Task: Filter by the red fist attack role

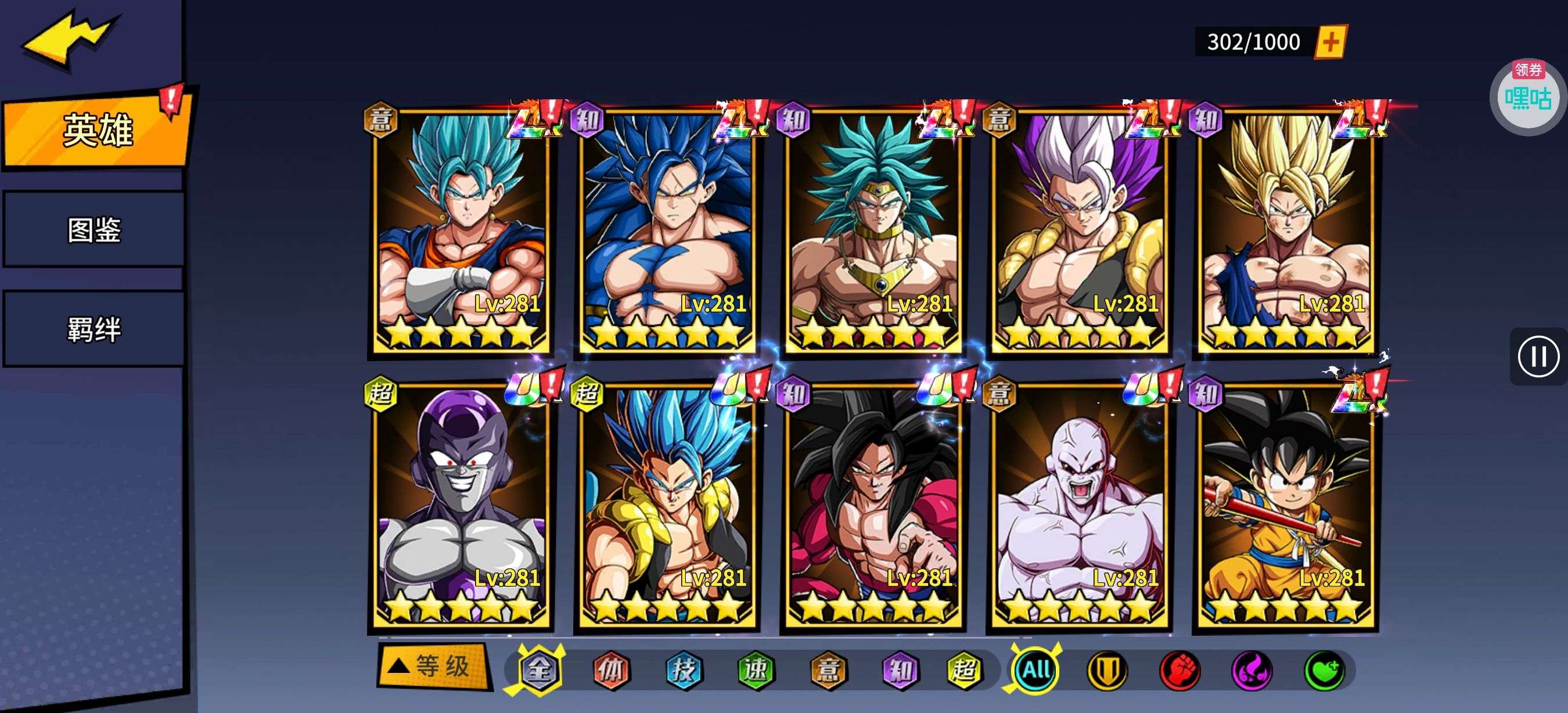Action: [1179, 671]
